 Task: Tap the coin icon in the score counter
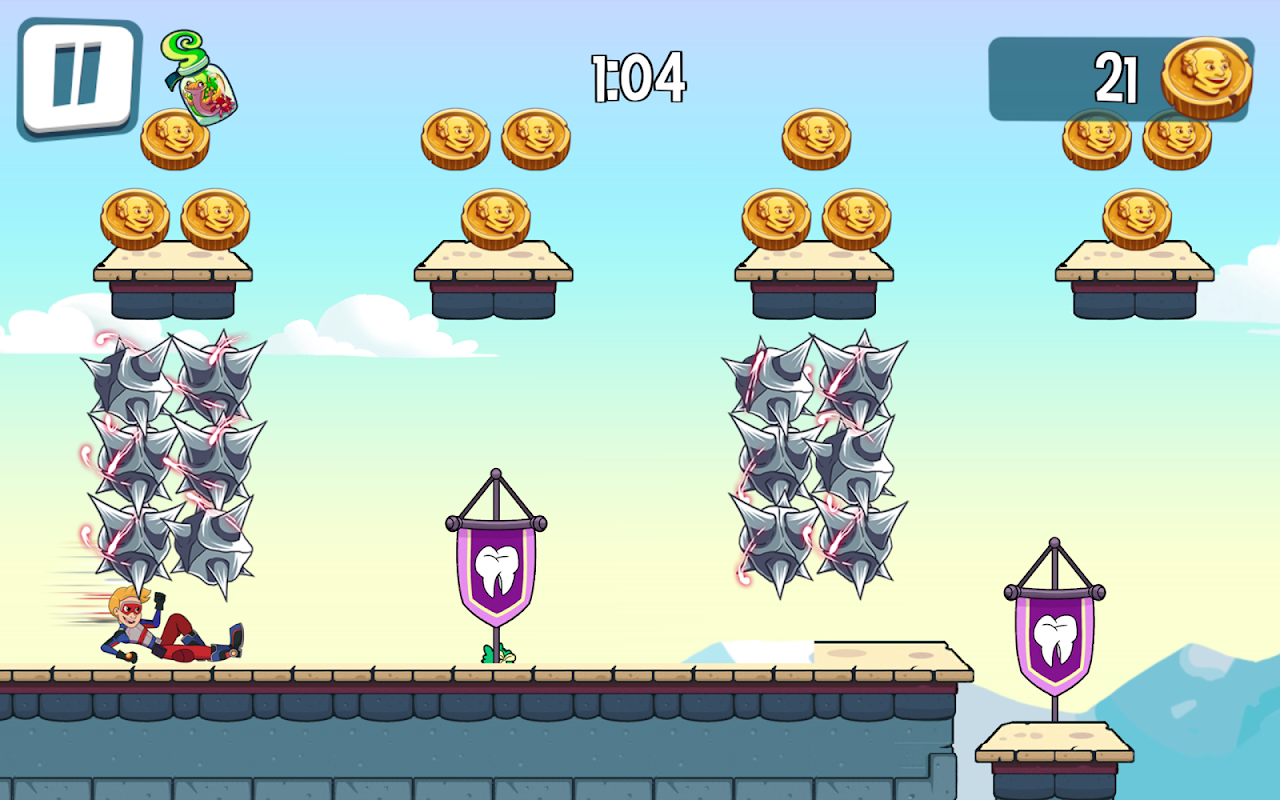click(x=1205, y=75)
